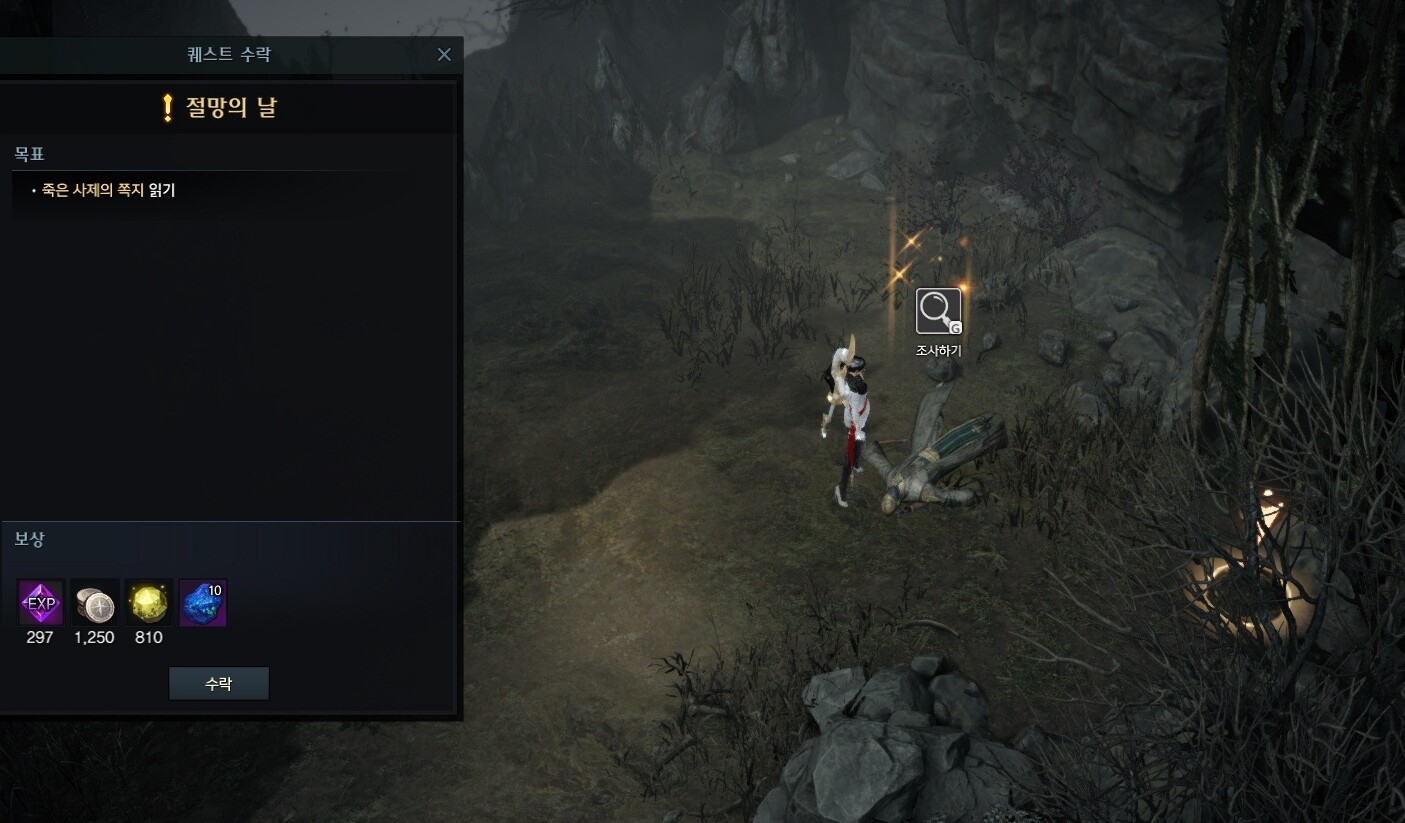Screen dimensions: 1405x823
Task: Select the silver coin reward icon
Action: click(x=93, y=602)
